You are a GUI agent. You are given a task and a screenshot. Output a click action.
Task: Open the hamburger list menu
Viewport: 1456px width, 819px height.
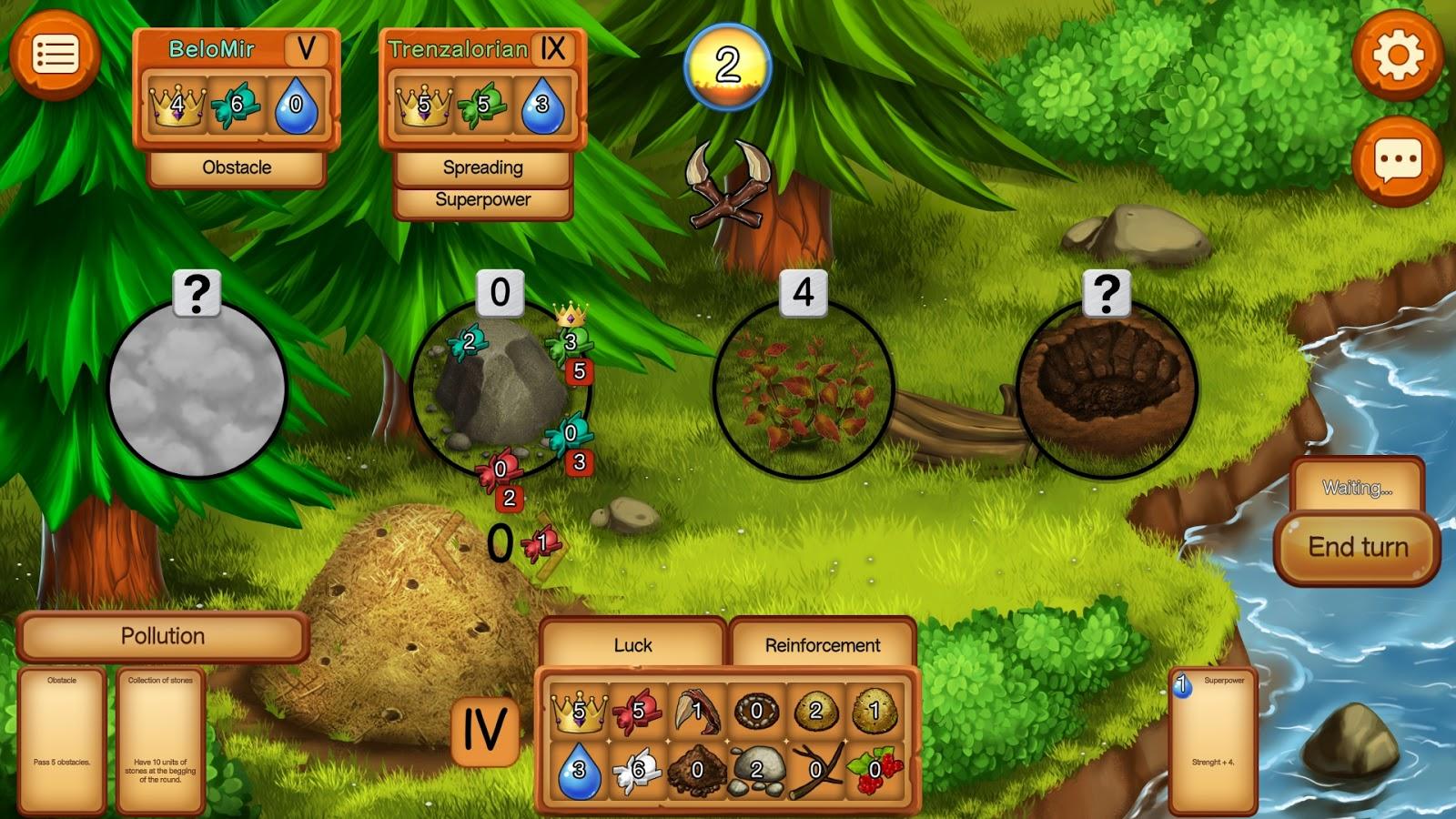(x=55, y=55)
